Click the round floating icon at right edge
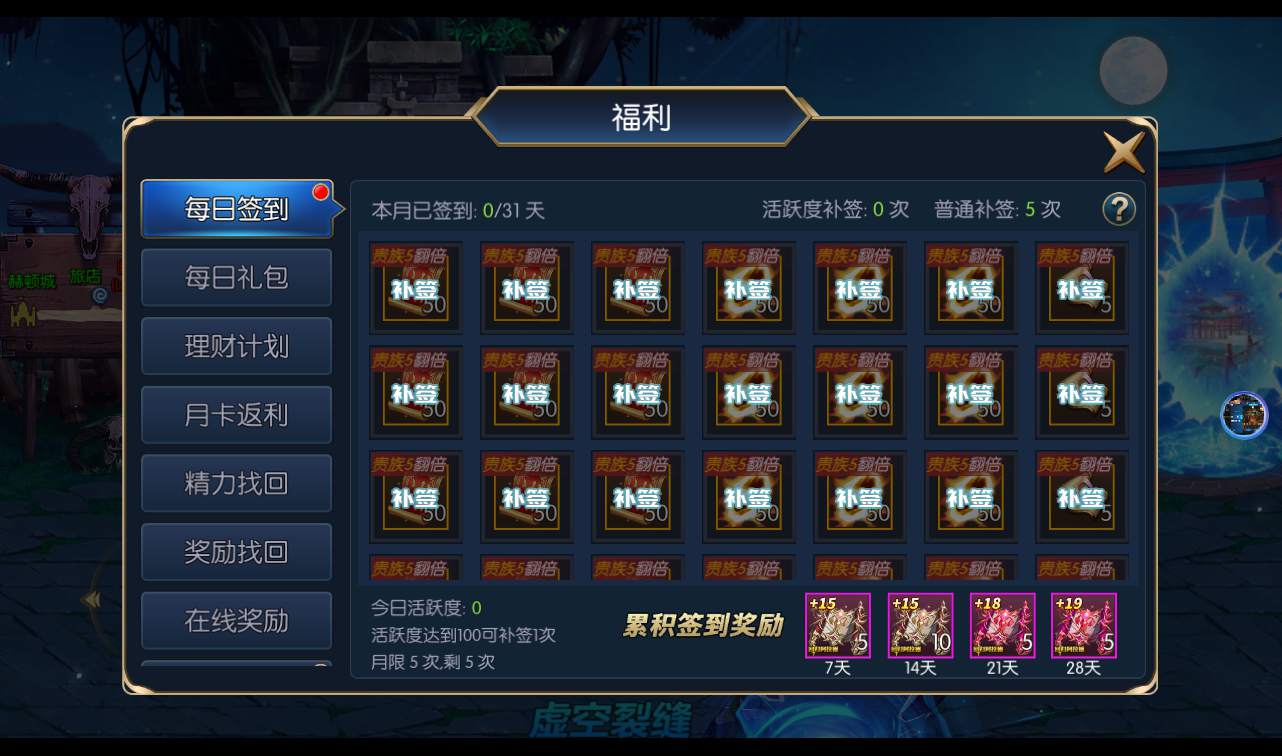Screen dimensions: 1282x756 (1244, 415)
